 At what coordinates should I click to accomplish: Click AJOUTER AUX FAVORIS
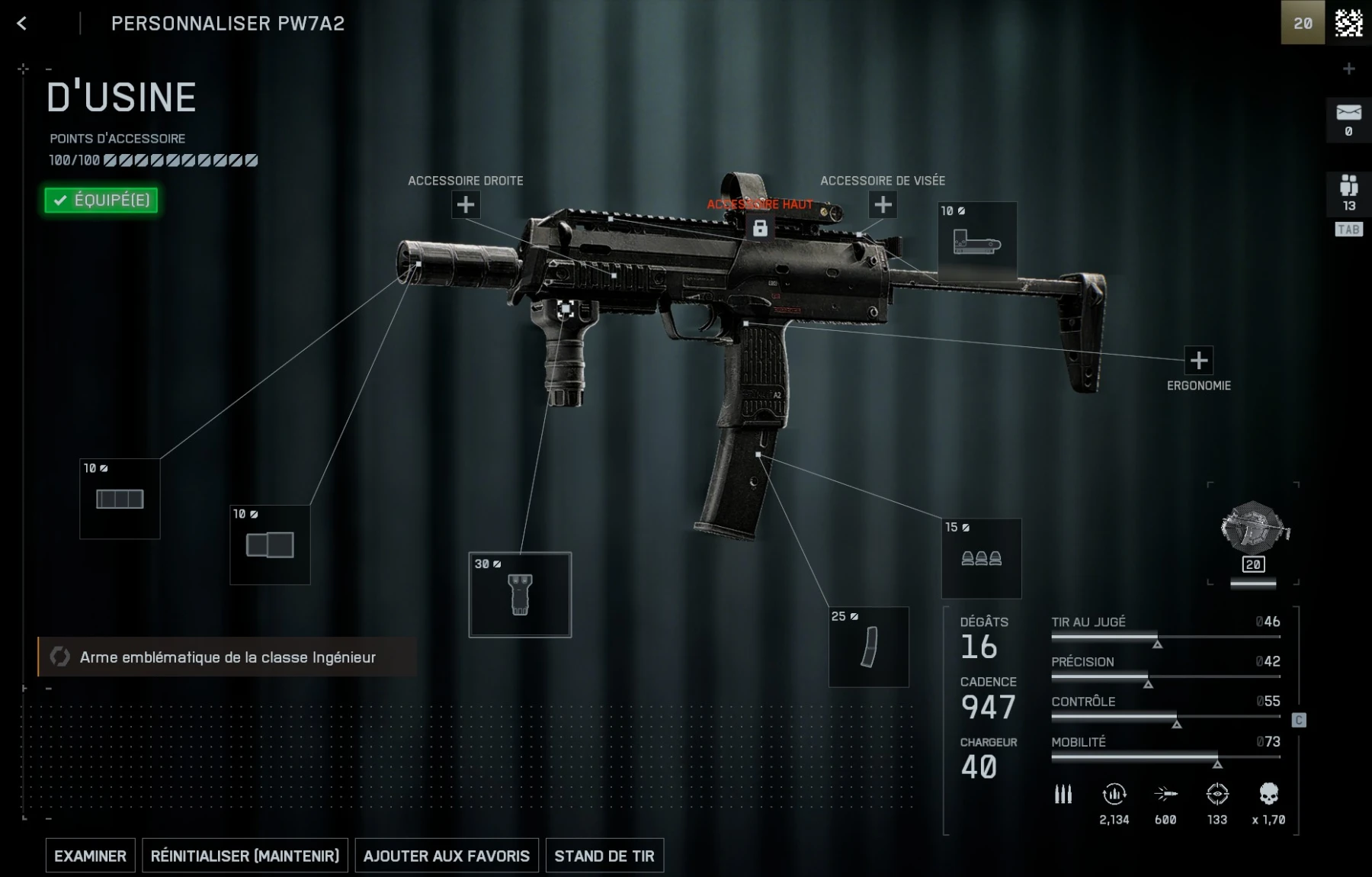click(x=446, y=856)
